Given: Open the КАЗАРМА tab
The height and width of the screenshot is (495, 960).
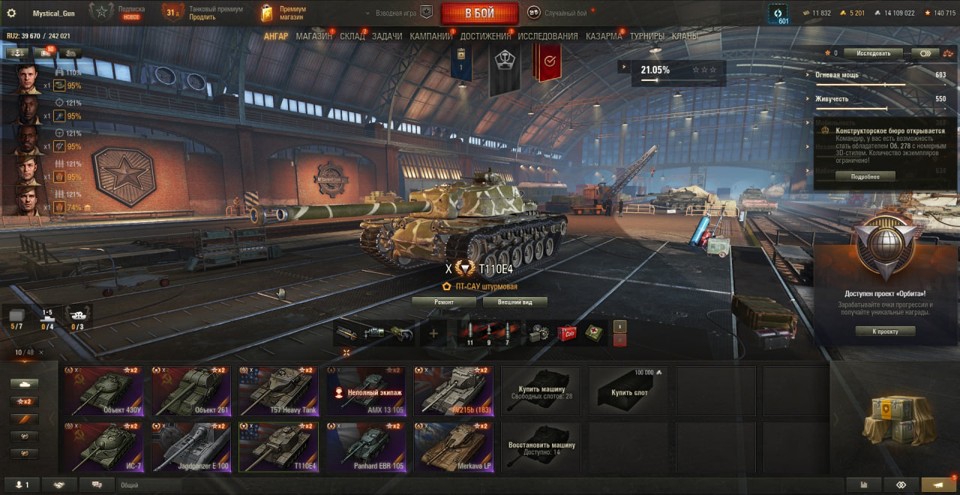Looking at the screenshot, I should tap(604, 36).
